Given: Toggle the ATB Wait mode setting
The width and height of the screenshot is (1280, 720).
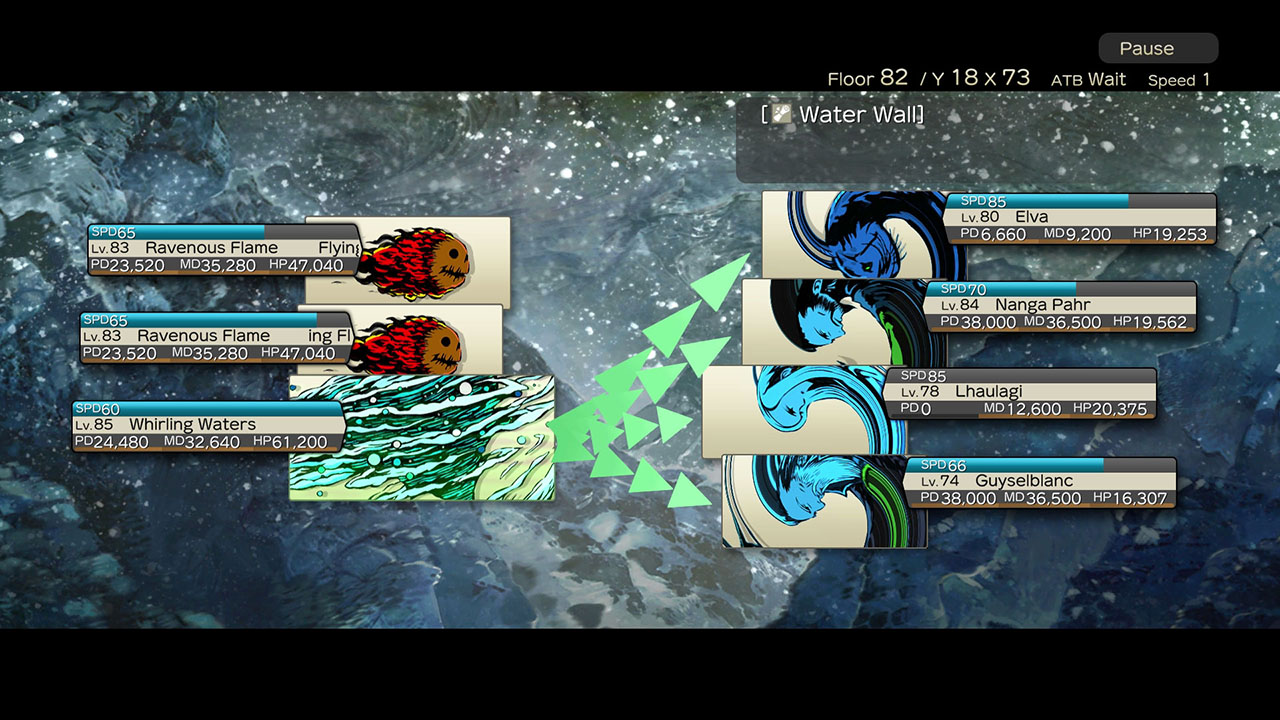Looking at the screenshot, I should point(1089,79).
